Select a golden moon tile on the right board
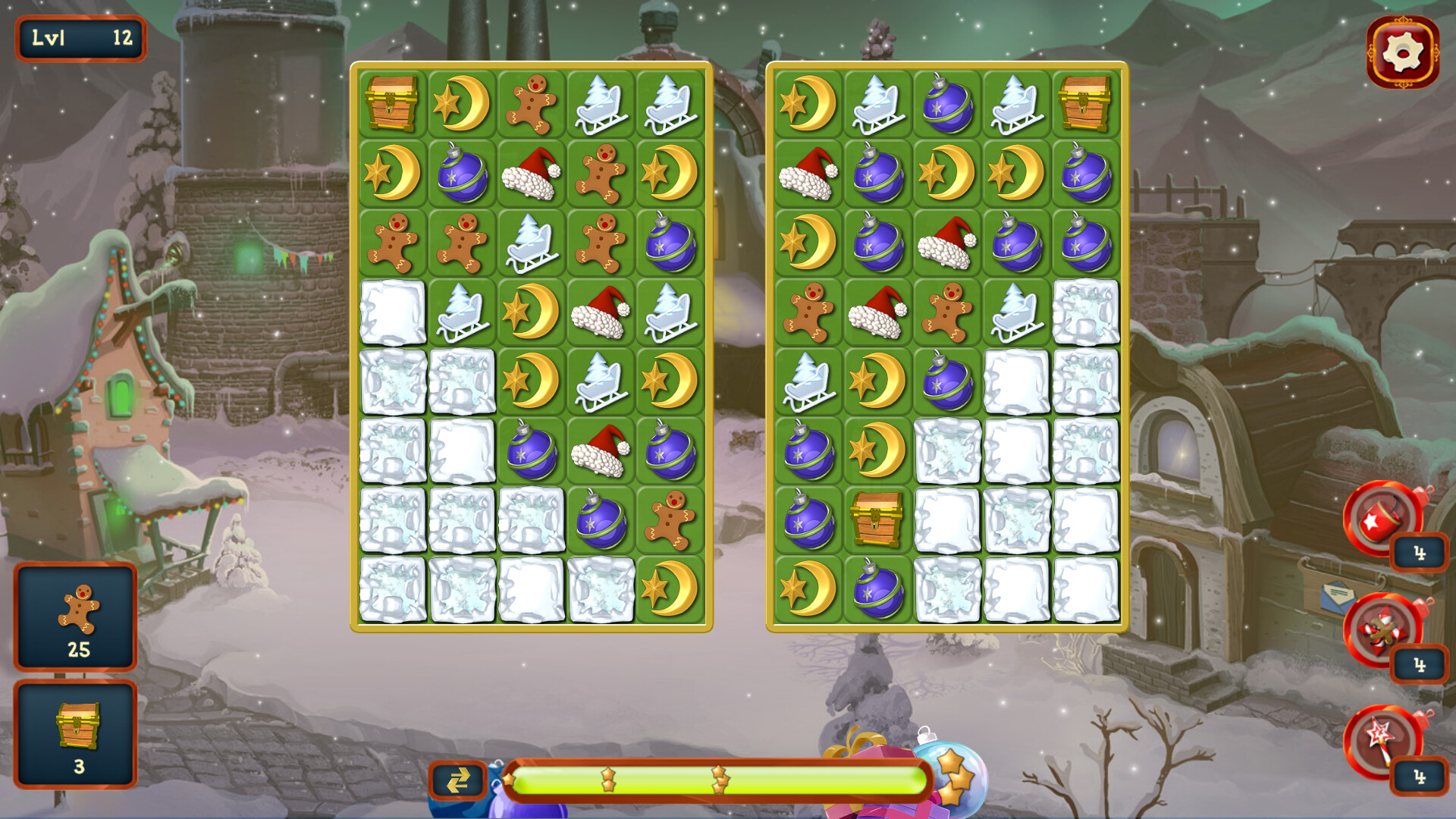This screenshot has width=1456, height=819. [x=947, y=173]
